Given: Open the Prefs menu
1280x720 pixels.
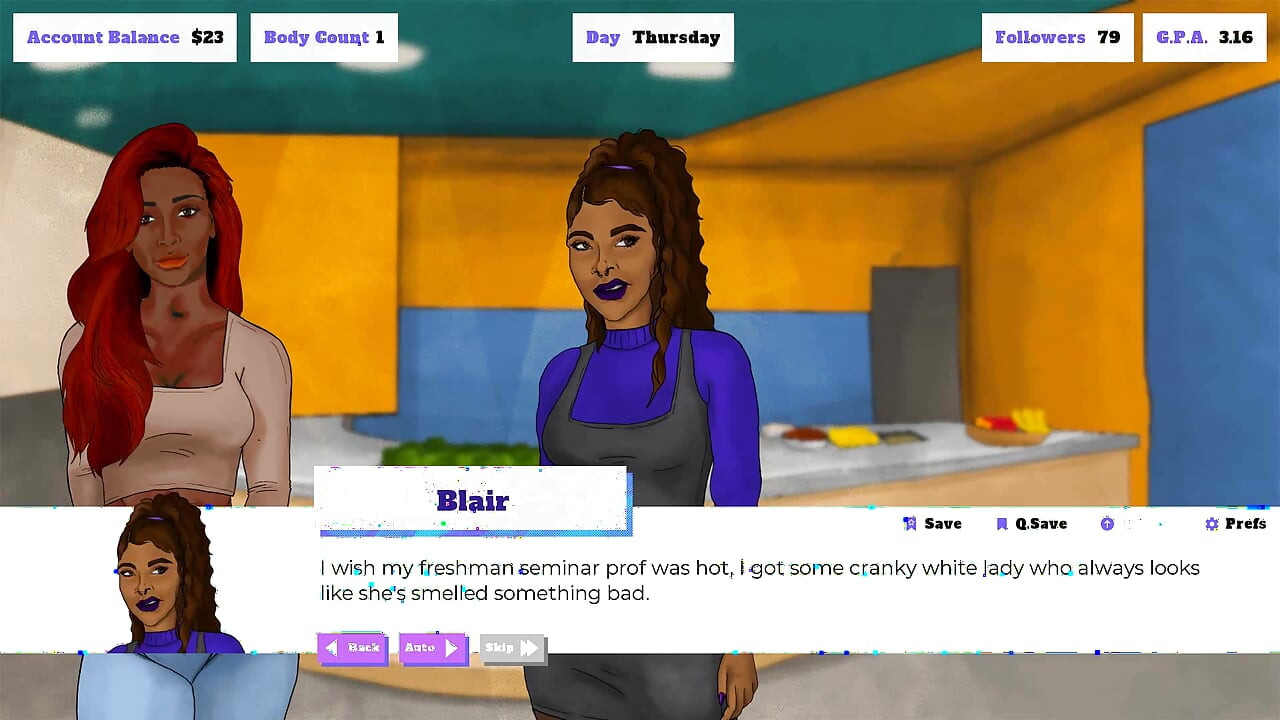Looking at the screenshot, I should tap(1234, 523).
